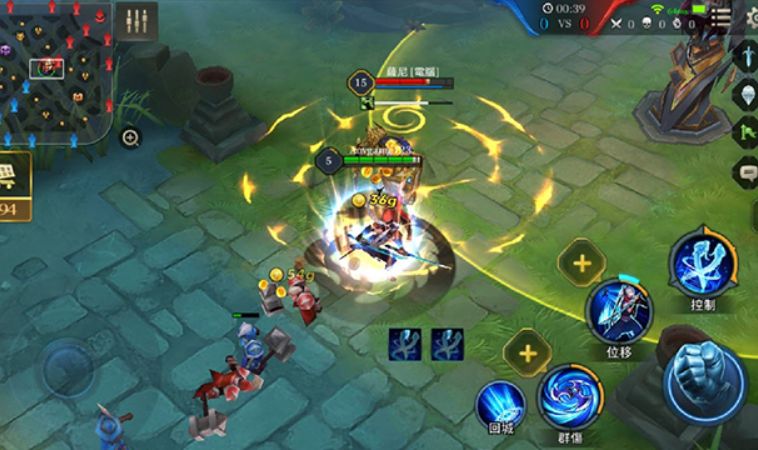This screenshot has width=758, height=450.
Task: Open the settings gear
Action: pyautogui.click(x=753, y=17)
